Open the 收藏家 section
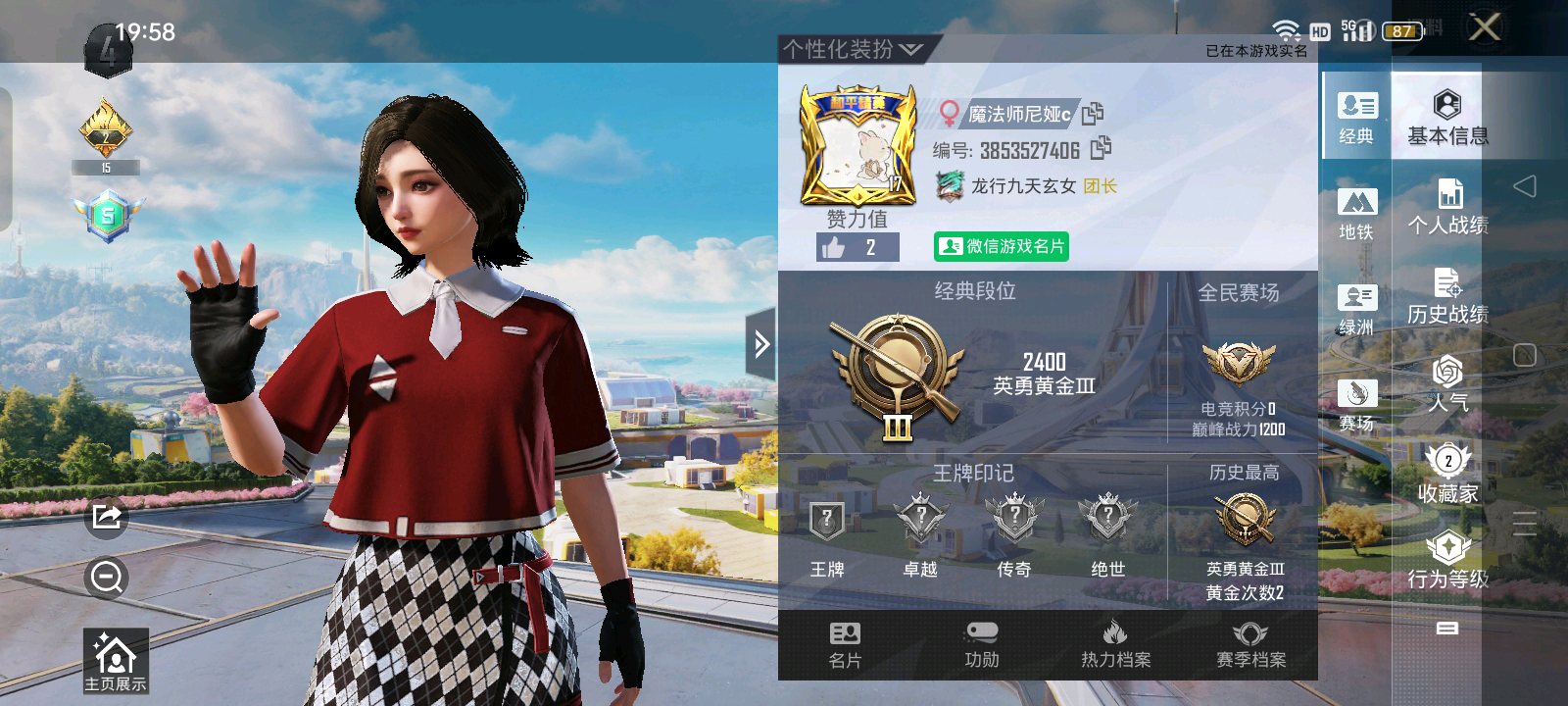The height and width of the screenshot is (706, 1568). click(x=1446, y=475)
